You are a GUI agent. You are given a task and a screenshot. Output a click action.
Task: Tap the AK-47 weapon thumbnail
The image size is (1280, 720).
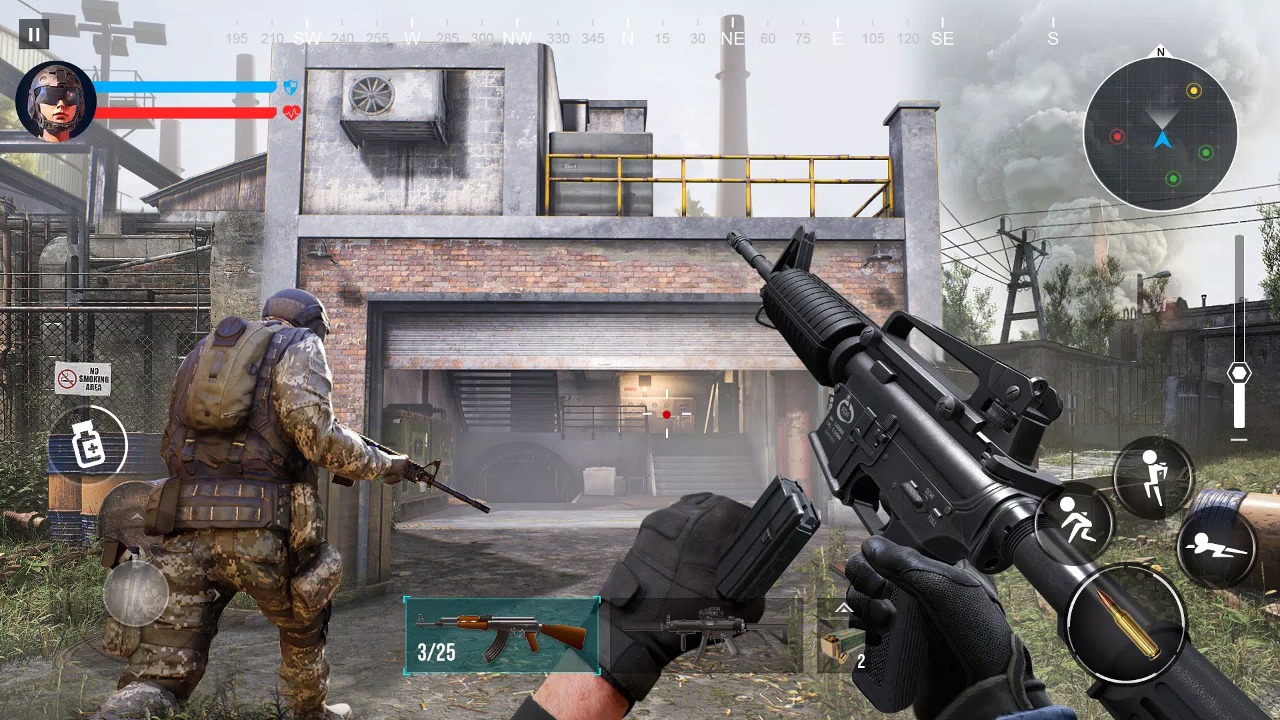500,628
